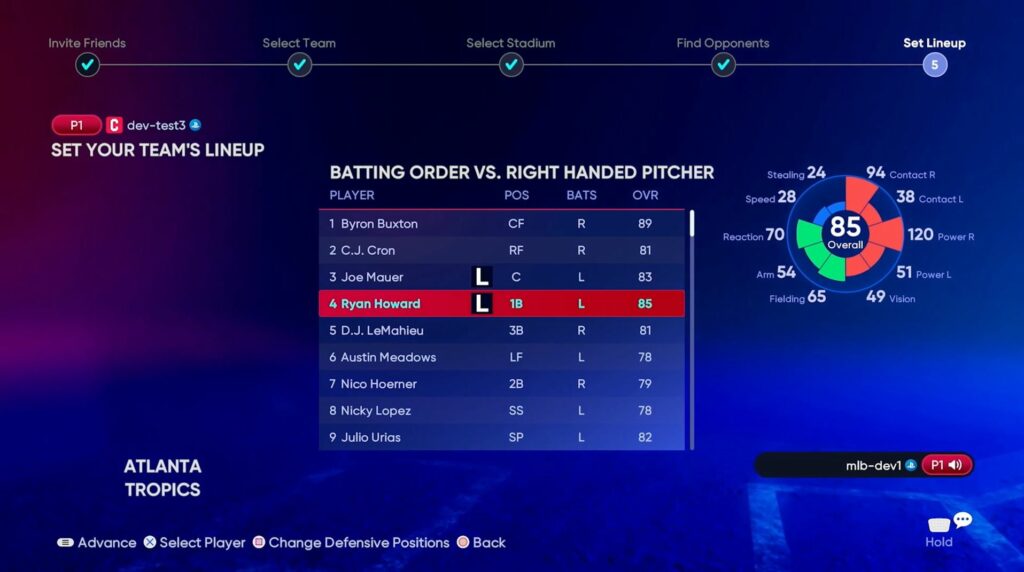
Task: Choose D.J. LeMahieu in the lineup
Action: coord(501,330)
